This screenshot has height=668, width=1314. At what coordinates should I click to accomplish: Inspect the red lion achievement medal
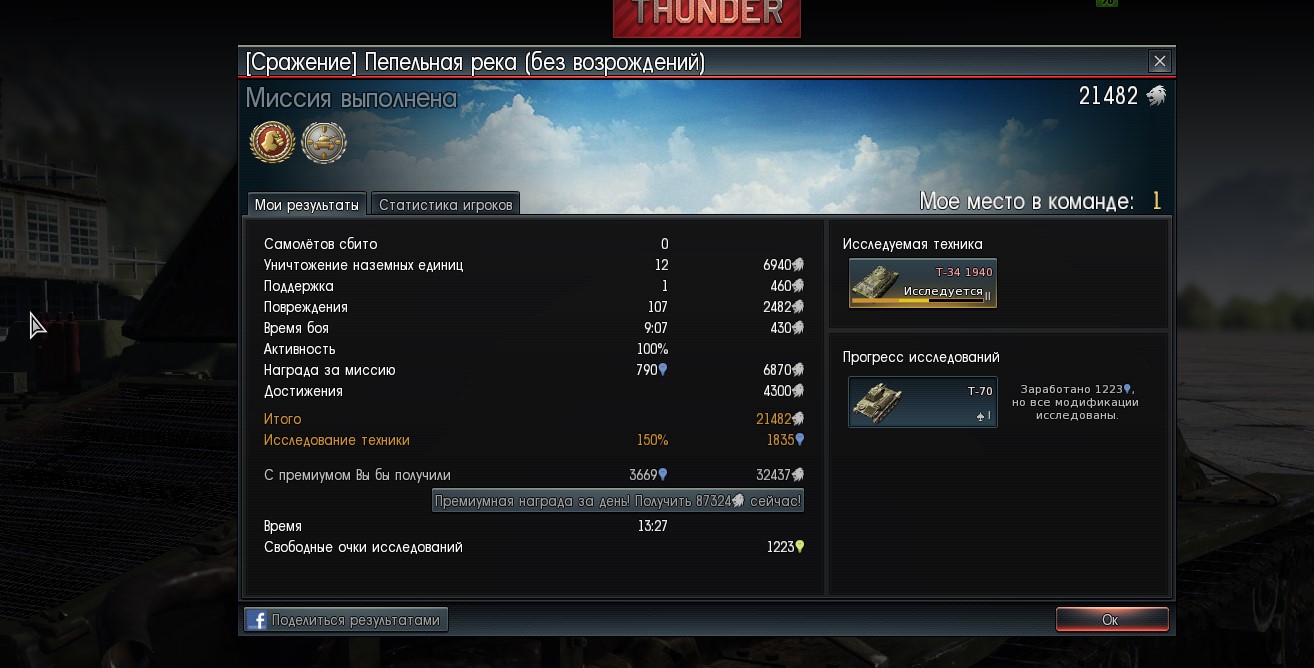(x=272, y=142)
